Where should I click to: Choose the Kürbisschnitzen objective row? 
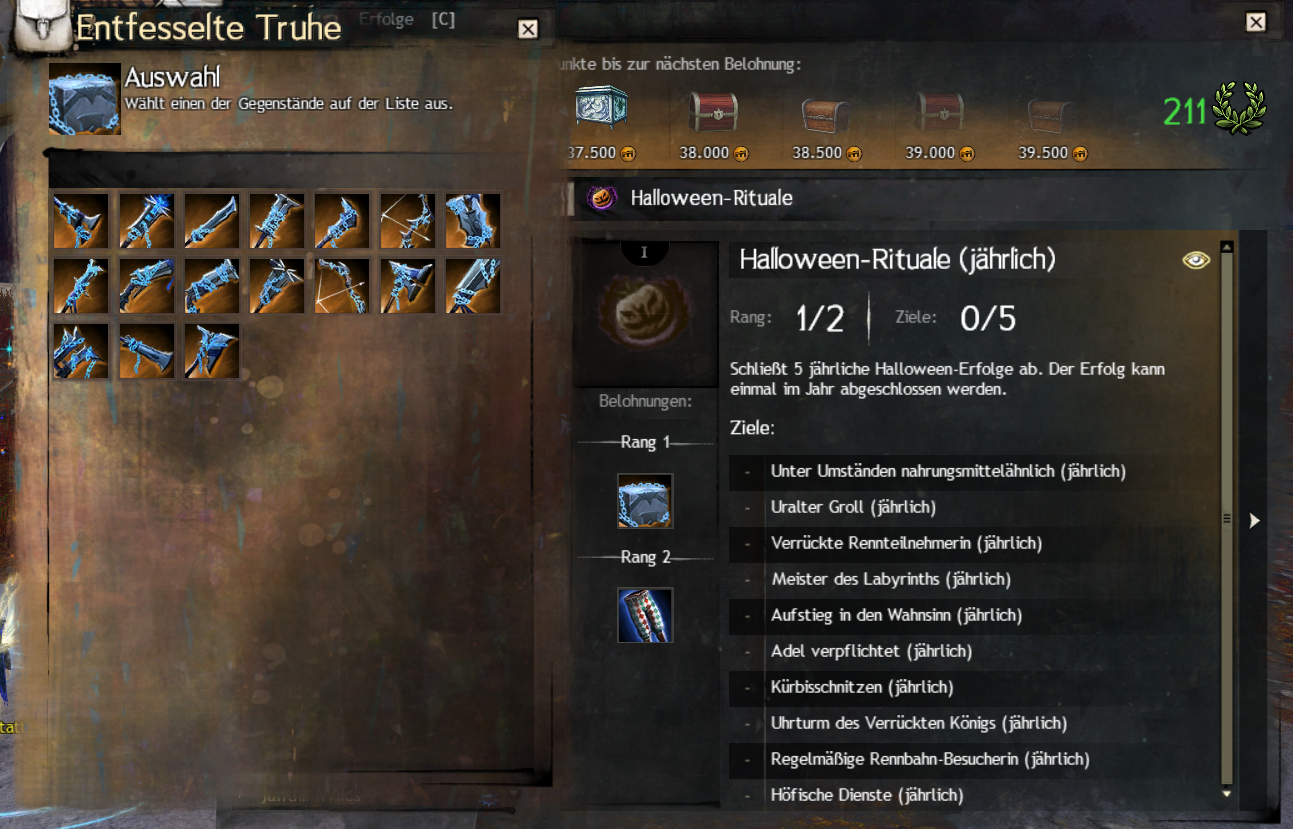coord(861,687)
